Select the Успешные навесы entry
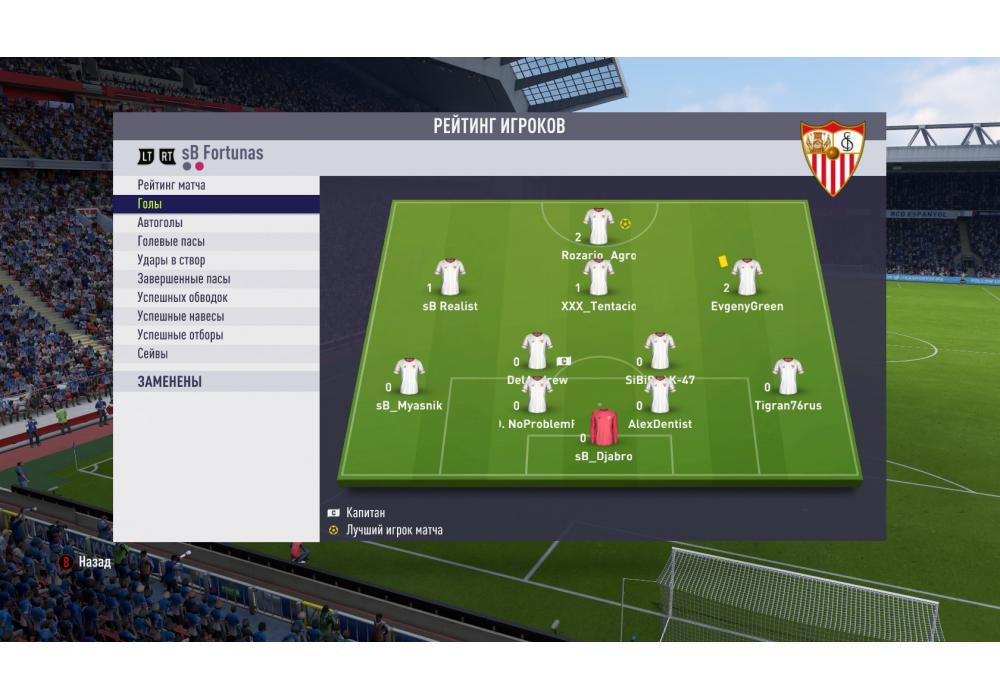Viewport: 1000px width, 700px height. click(x=180, y=316)
